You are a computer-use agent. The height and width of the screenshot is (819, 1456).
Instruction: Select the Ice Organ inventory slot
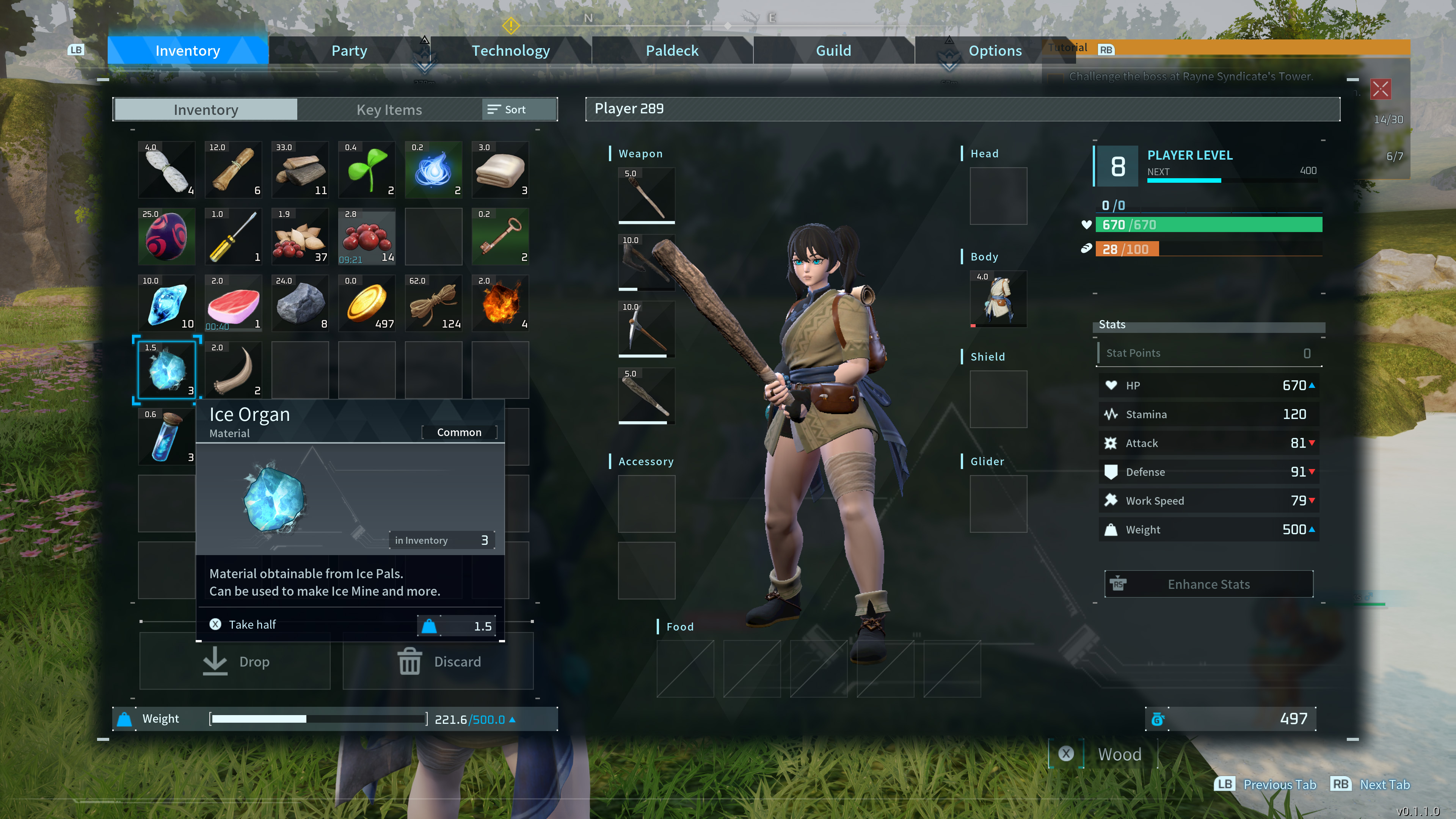click(x=166, y=370)
